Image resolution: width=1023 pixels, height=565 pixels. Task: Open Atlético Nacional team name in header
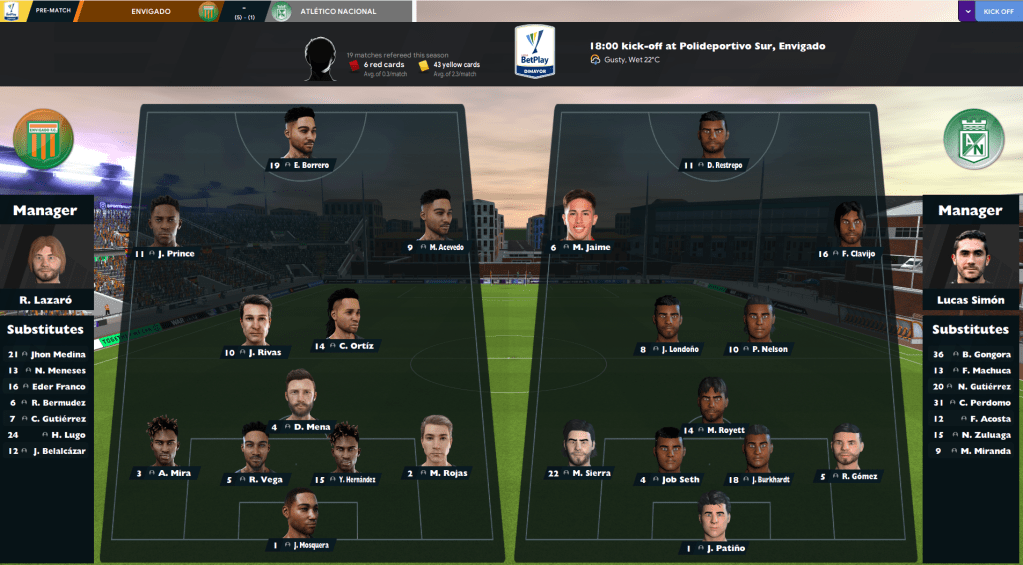(x=334, y=11)
